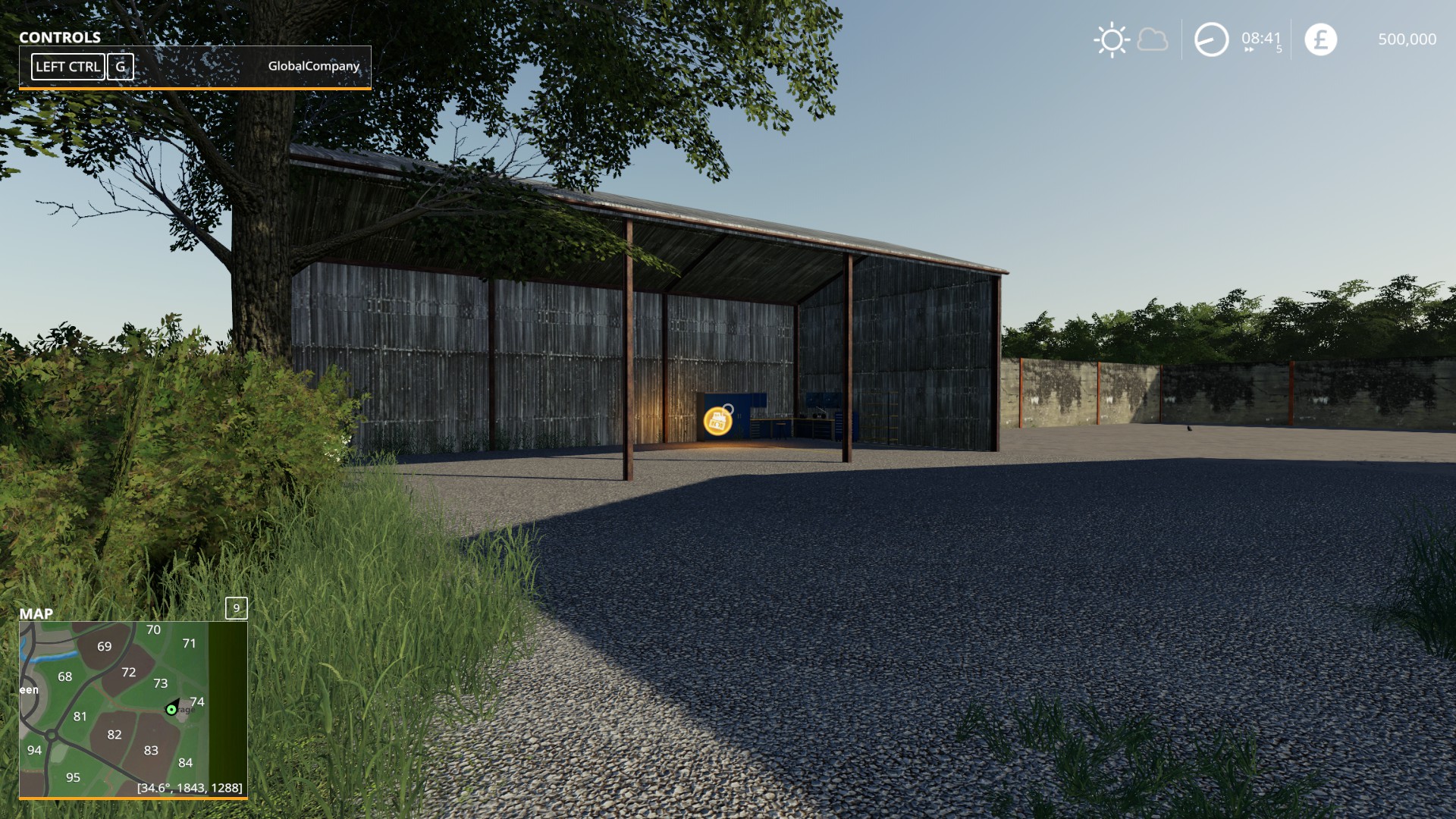
Task: Click the clock time-scale icon
Action: pyautogui.click(x=1211, y=39)
